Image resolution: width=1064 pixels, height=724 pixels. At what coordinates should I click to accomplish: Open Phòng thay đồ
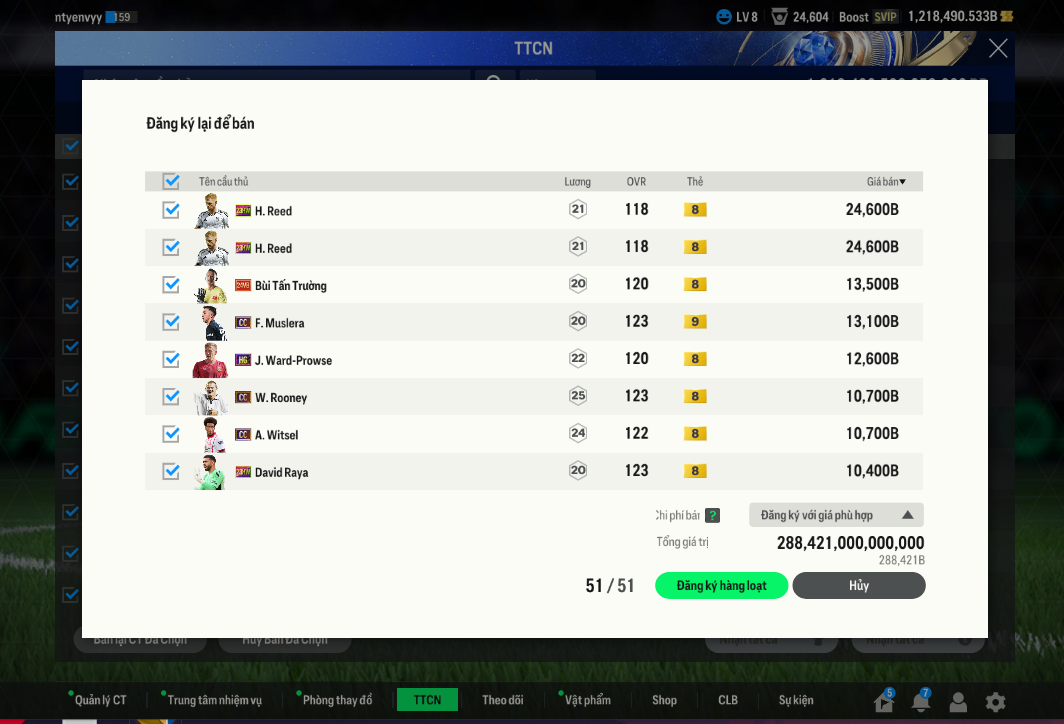coord(337,700)
